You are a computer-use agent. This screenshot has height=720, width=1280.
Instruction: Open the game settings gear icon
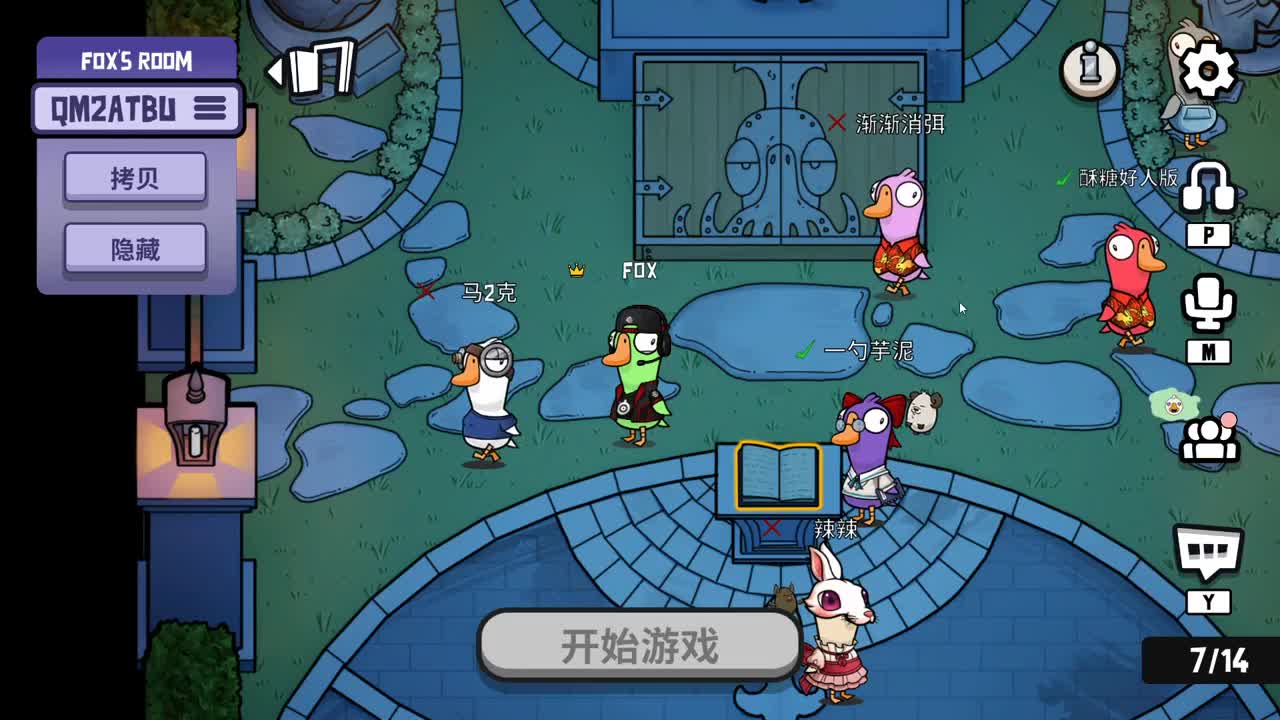pyautogui.click(x=1209, y=68)
